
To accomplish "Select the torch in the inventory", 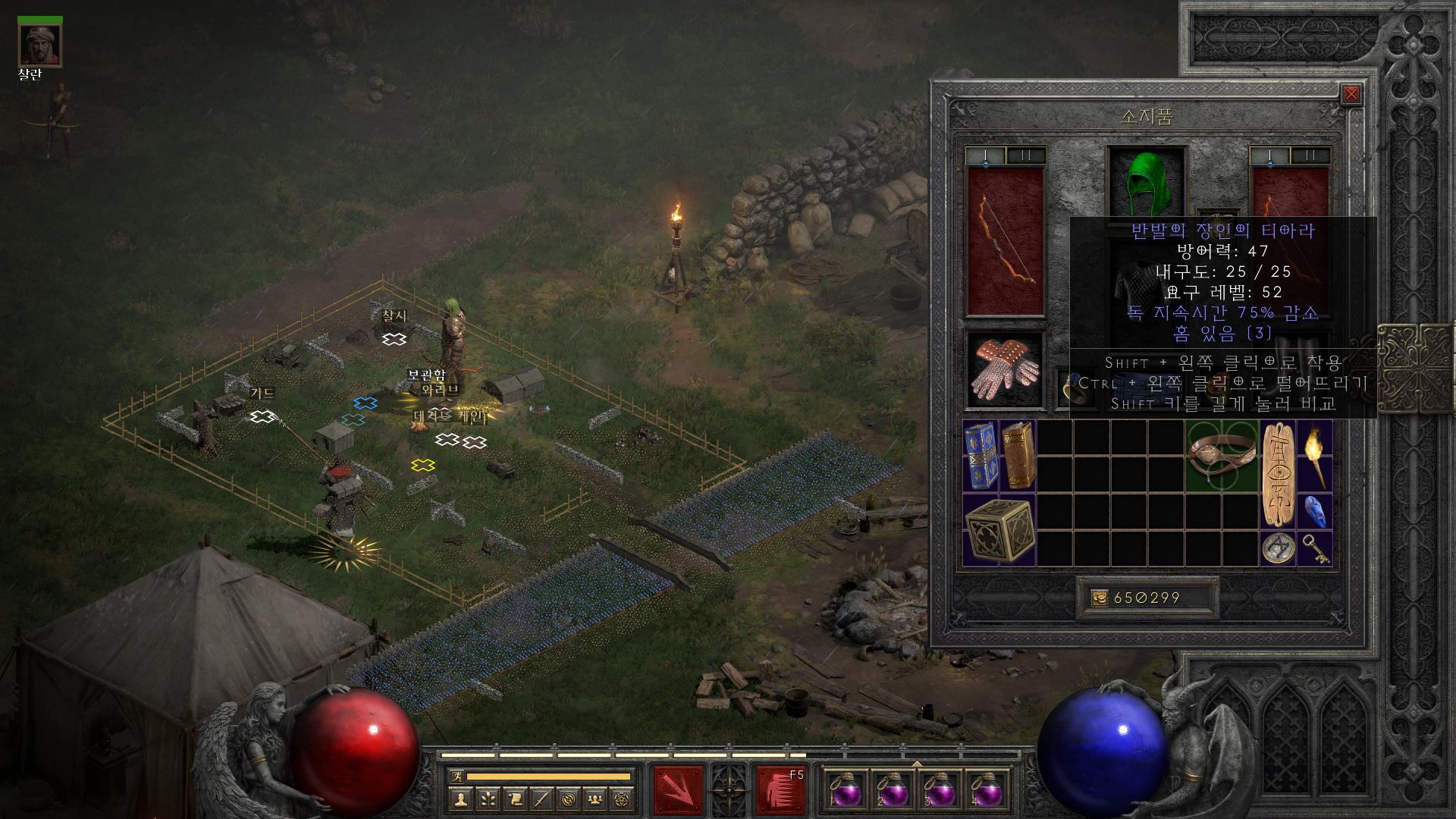I will tap(1315, 456).
